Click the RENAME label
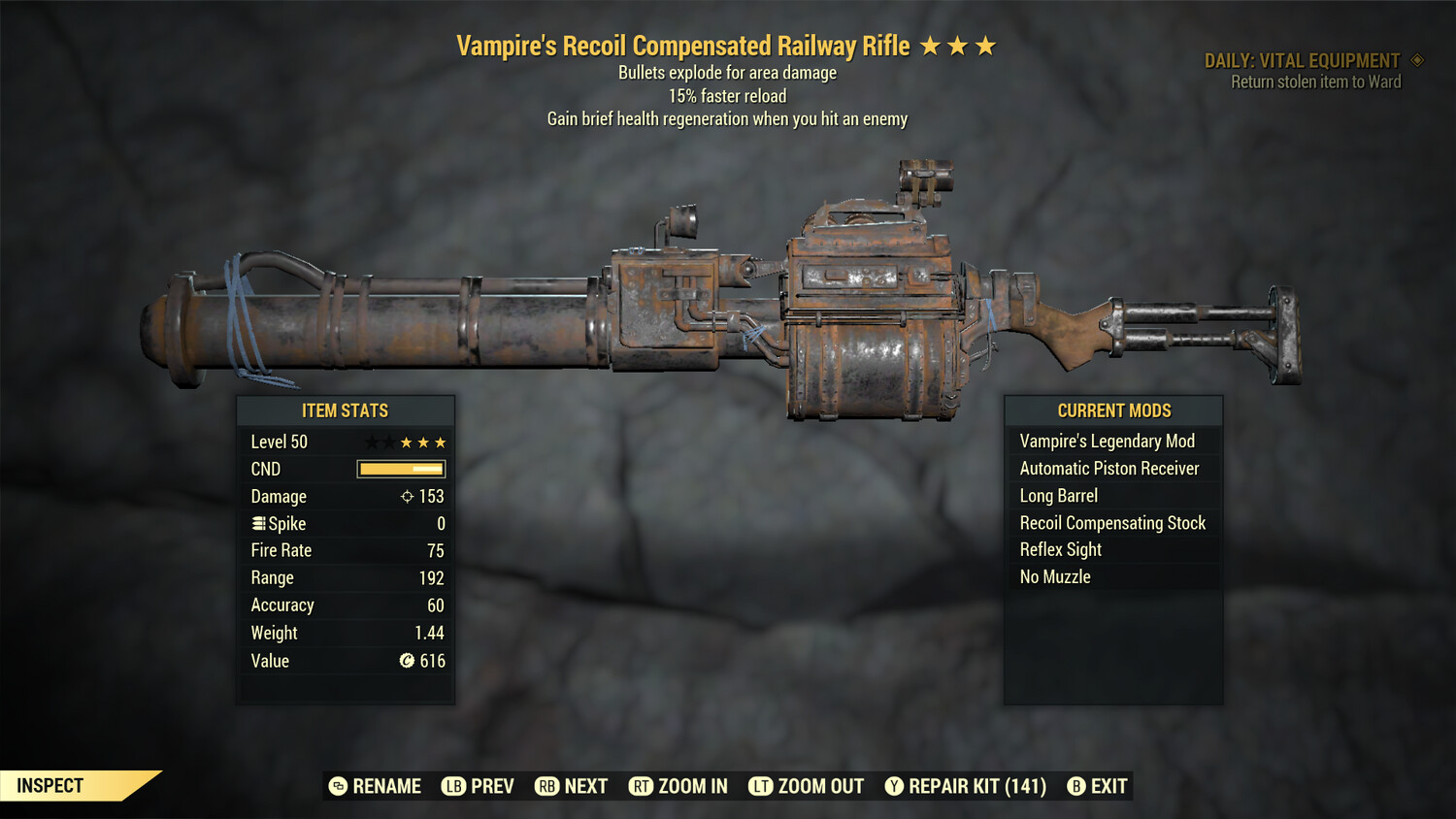Viewport: 1456px width, 819px height. pos(386,786)
